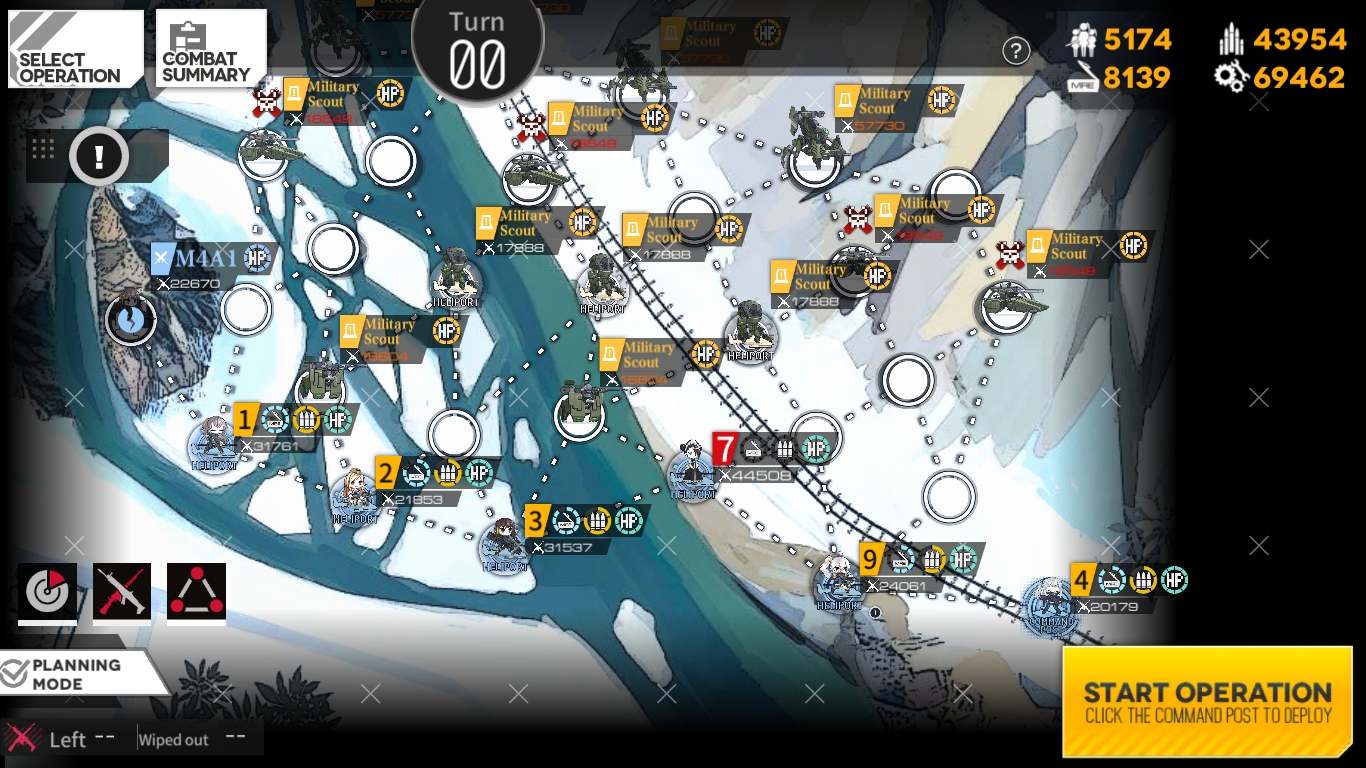Click the radar scan icon
Screen dimensions: 1366x768
pos(47,592)
